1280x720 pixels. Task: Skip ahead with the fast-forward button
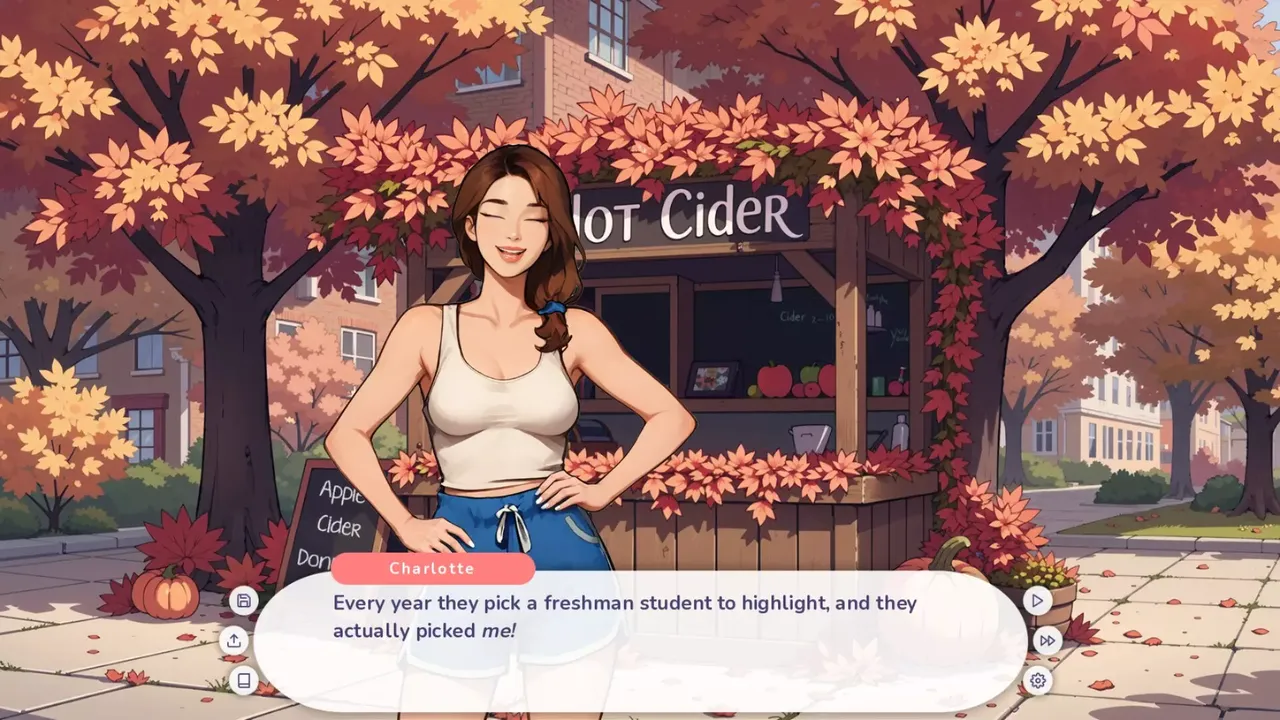pos(1047,641)
